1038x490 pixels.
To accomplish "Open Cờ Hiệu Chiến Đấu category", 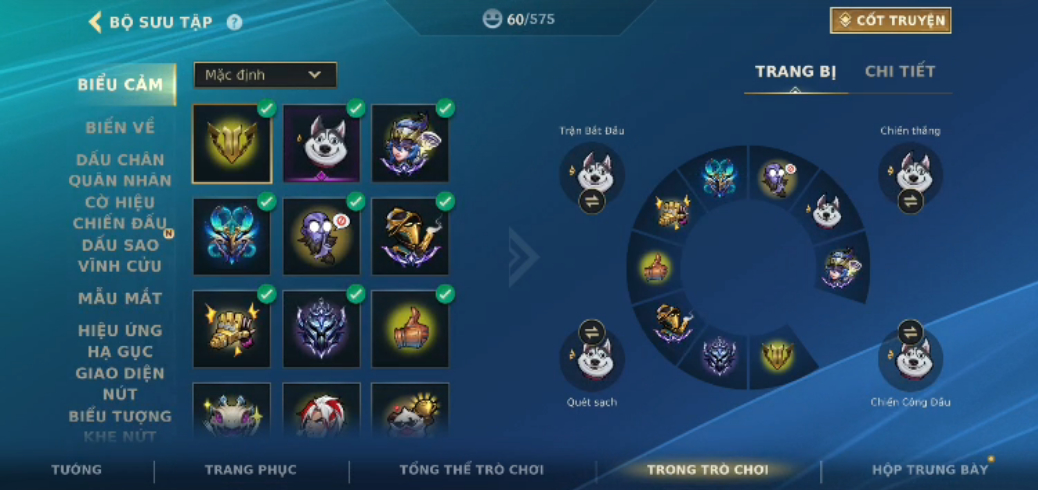I will (x=120, y=212).
